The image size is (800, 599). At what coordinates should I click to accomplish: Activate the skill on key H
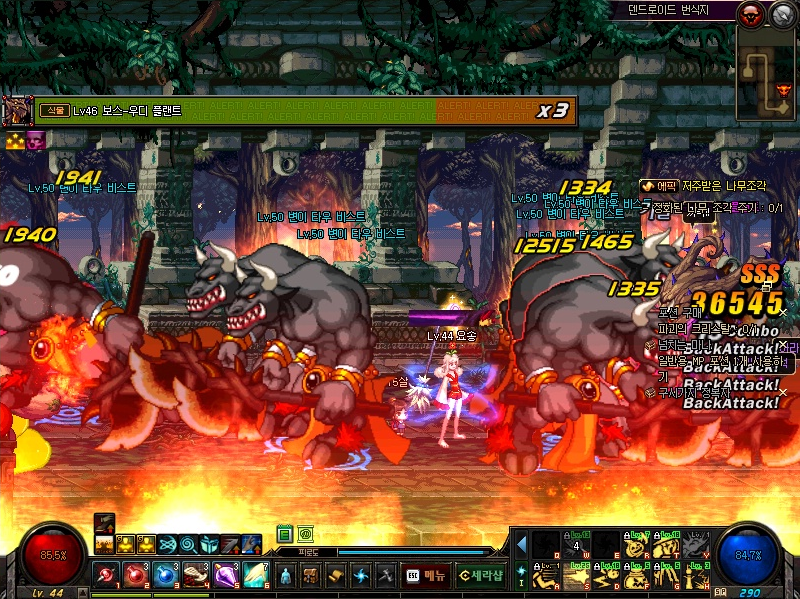point(697,577)
